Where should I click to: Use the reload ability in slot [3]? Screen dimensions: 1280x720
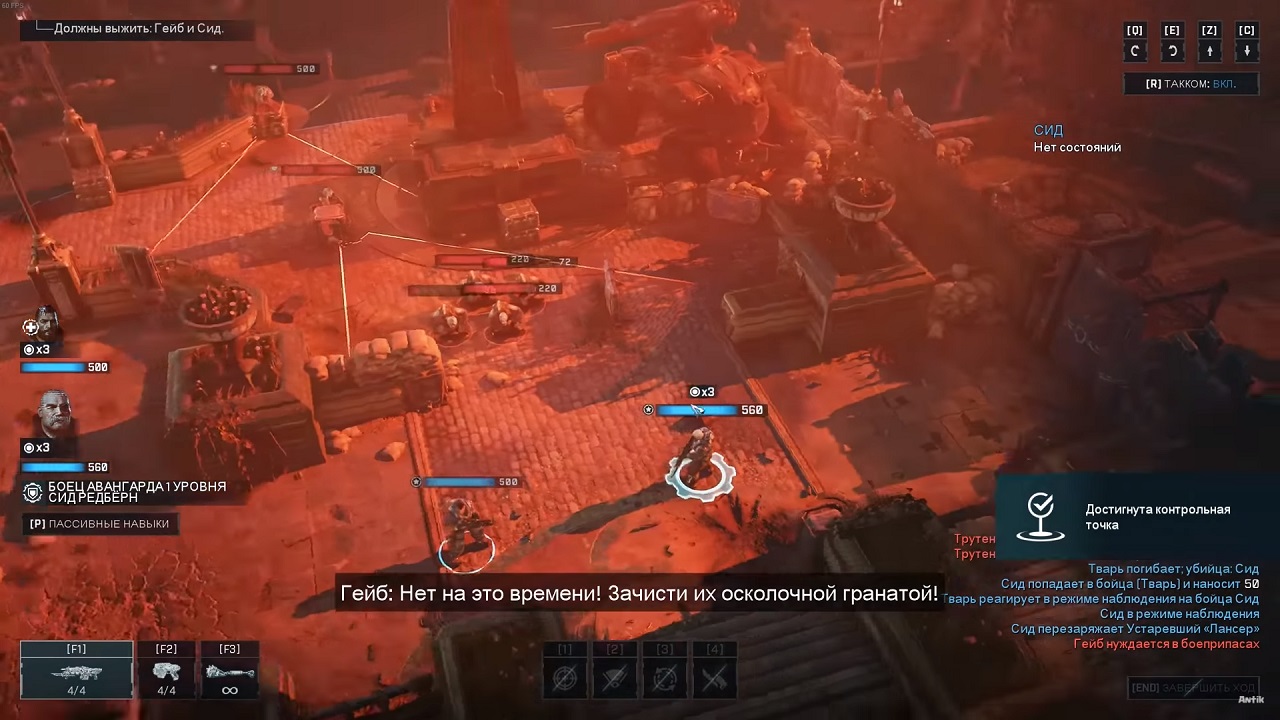coord(665,676)
